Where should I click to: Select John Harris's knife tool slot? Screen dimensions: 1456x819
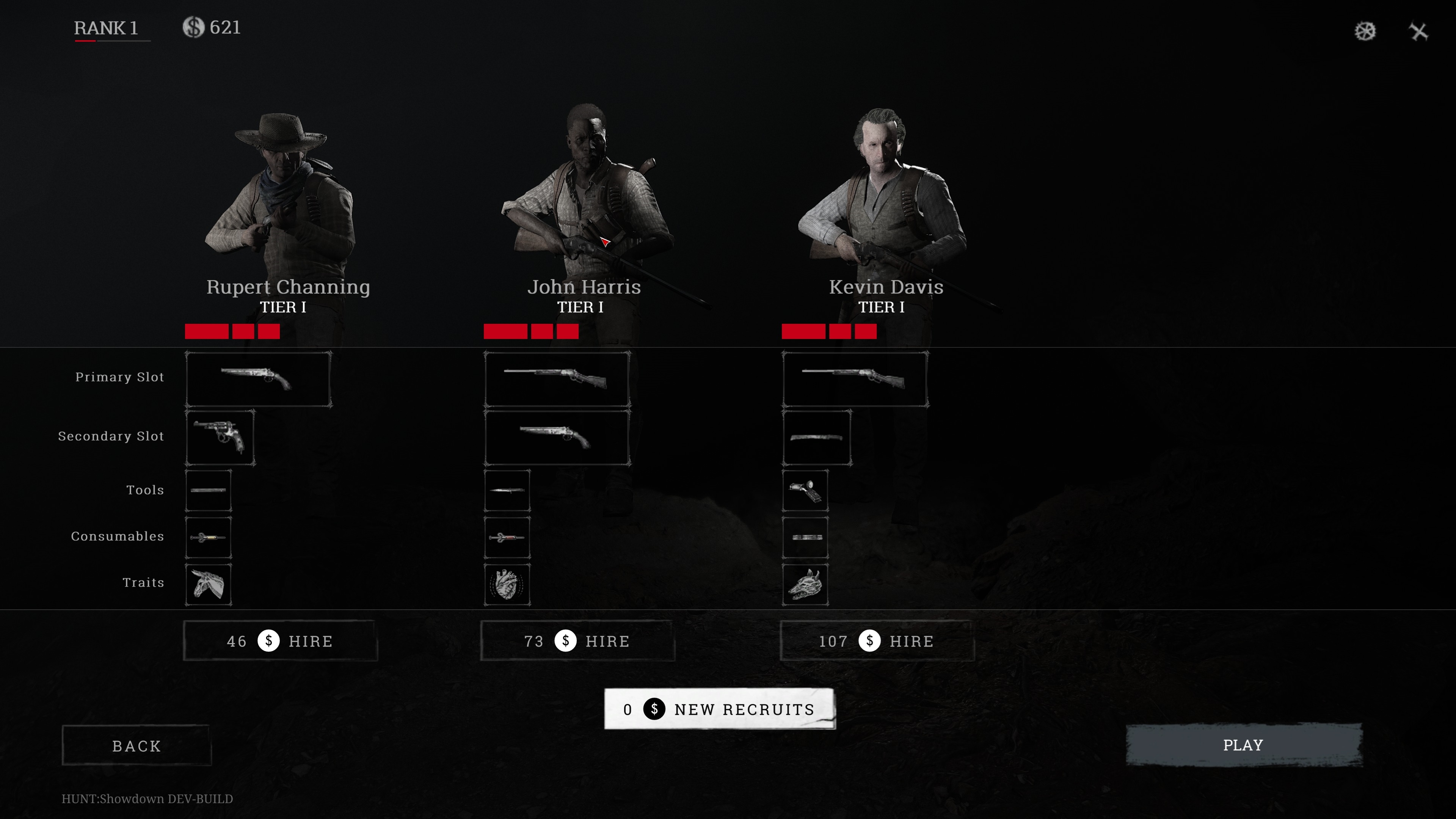tap(507, 491)
